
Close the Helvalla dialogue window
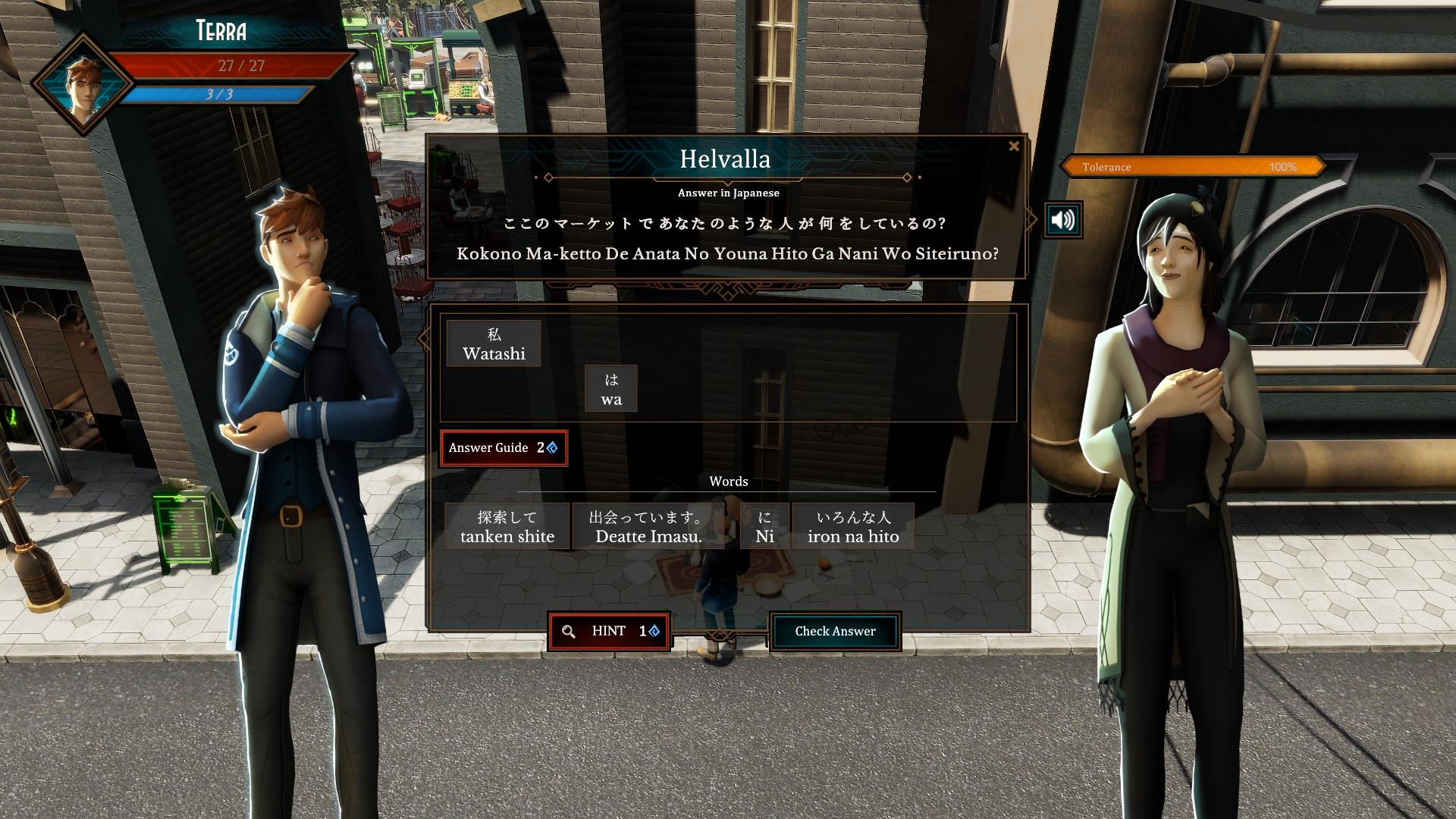click(x=1014, y=146)
